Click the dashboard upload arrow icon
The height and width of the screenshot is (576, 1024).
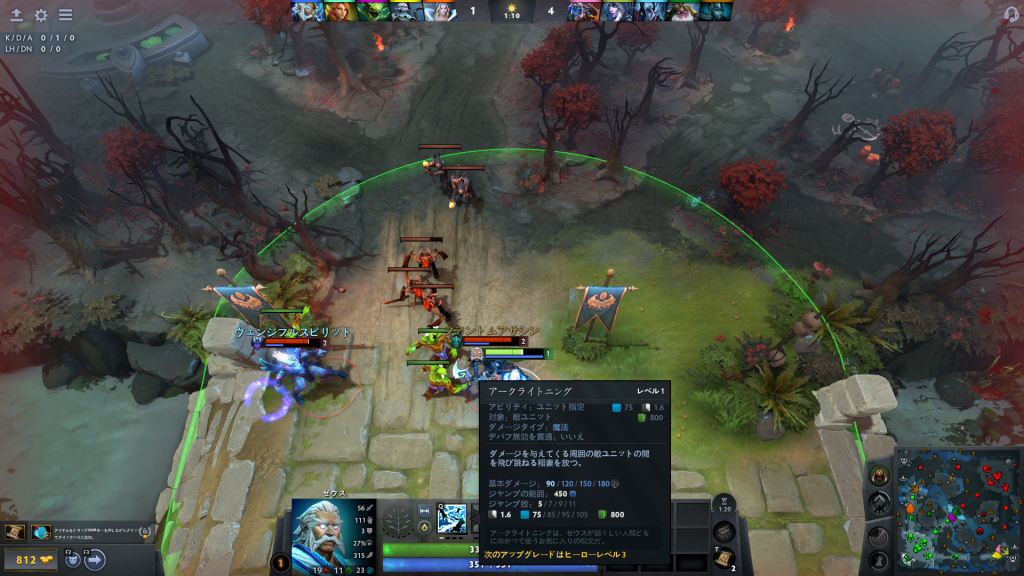(16, 15)
